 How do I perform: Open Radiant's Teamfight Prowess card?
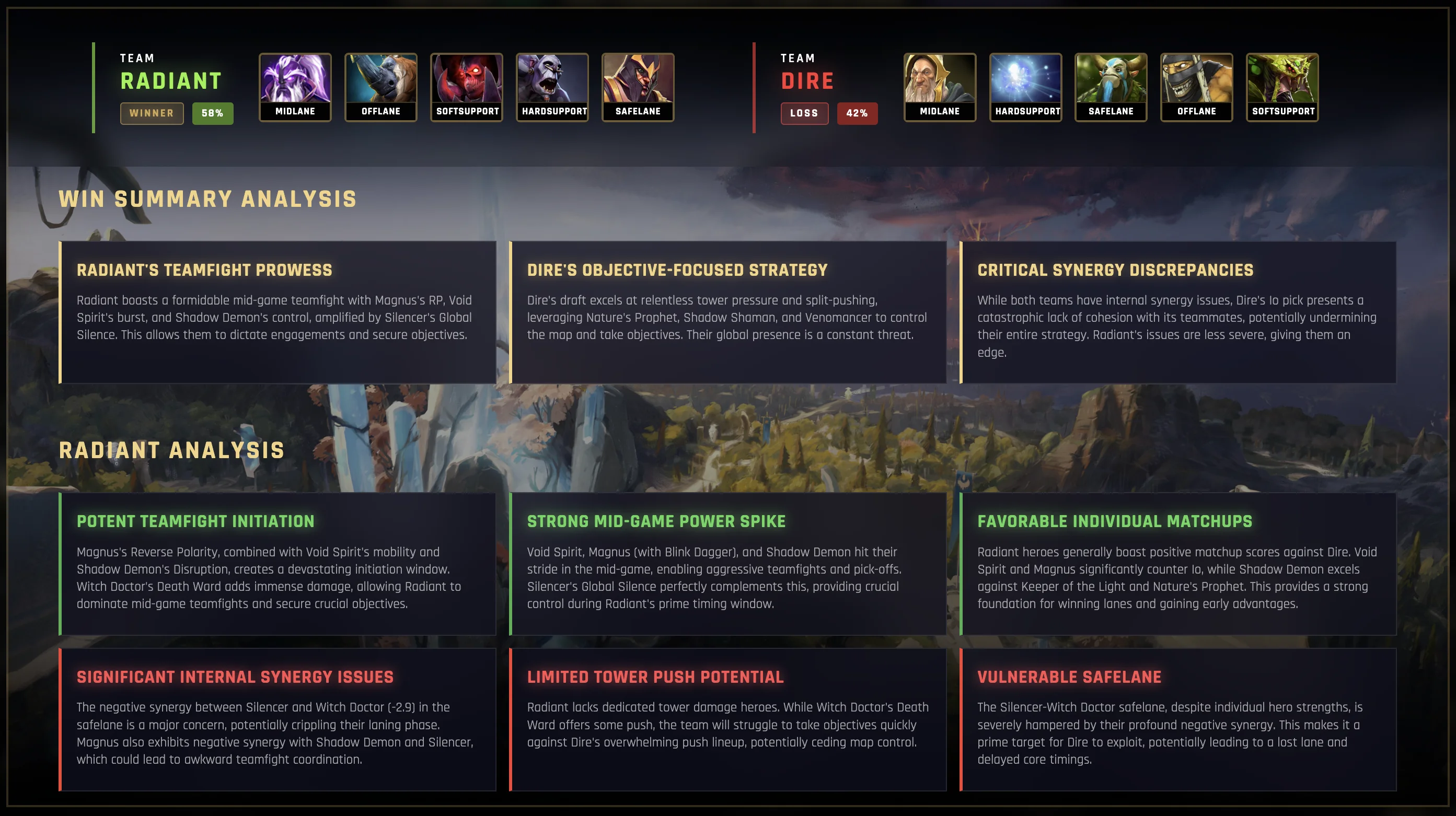(278, 312)
